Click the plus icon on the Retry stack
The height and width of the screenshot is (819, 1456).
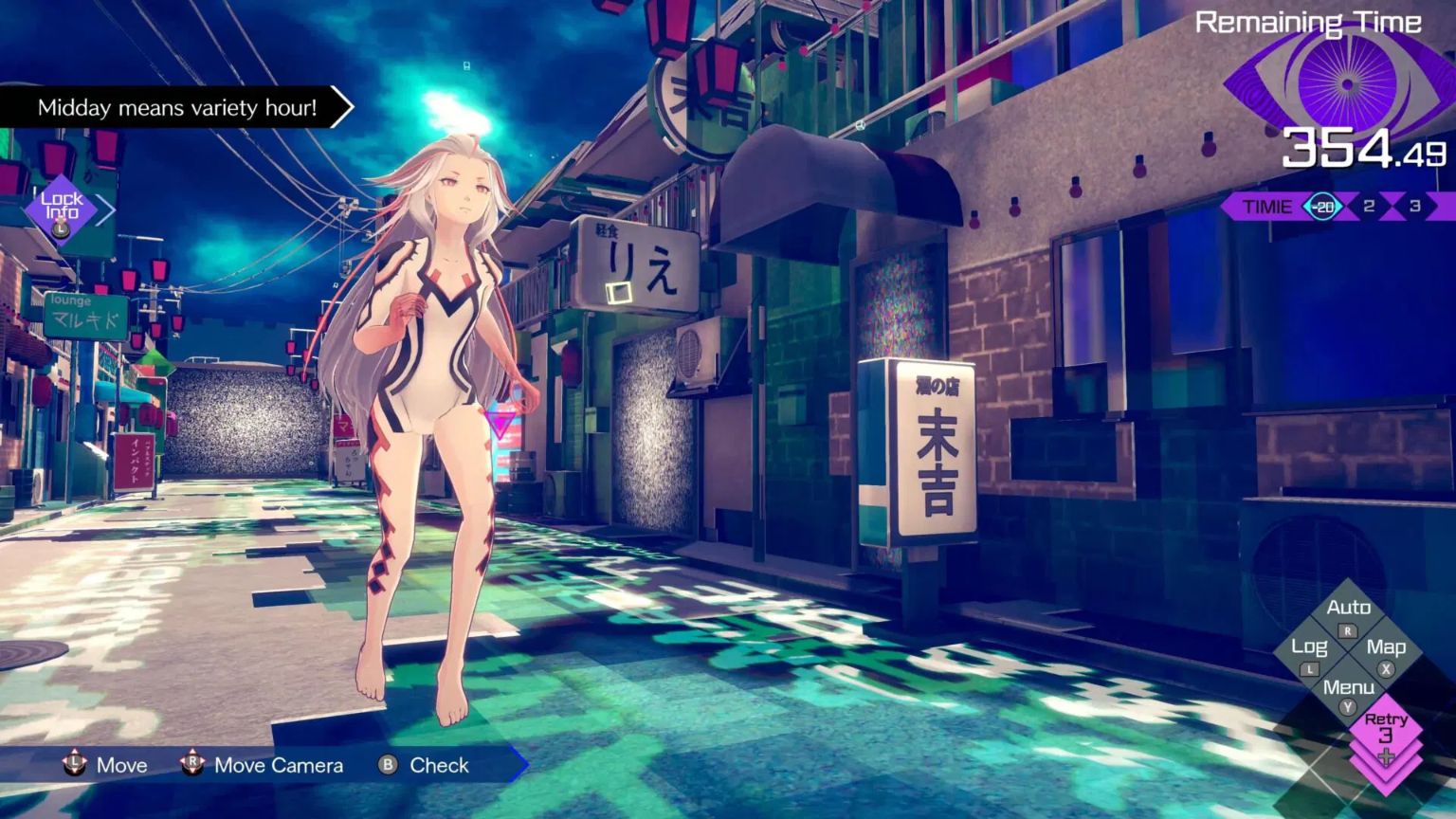pyautogui.click(x=1386, y=755)
